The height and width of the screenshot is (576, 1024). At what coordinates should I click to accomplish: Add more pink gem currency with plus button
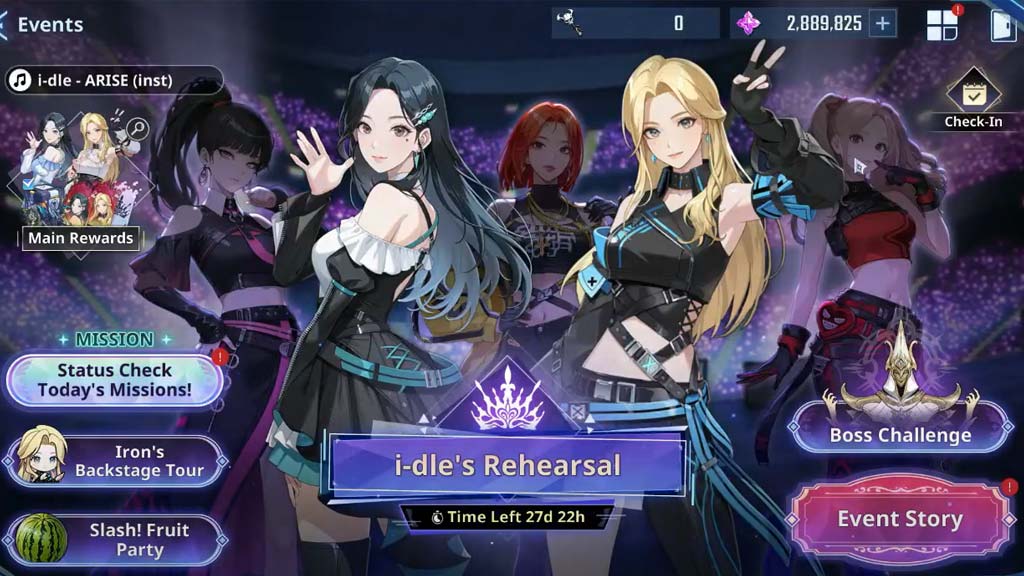882,24
